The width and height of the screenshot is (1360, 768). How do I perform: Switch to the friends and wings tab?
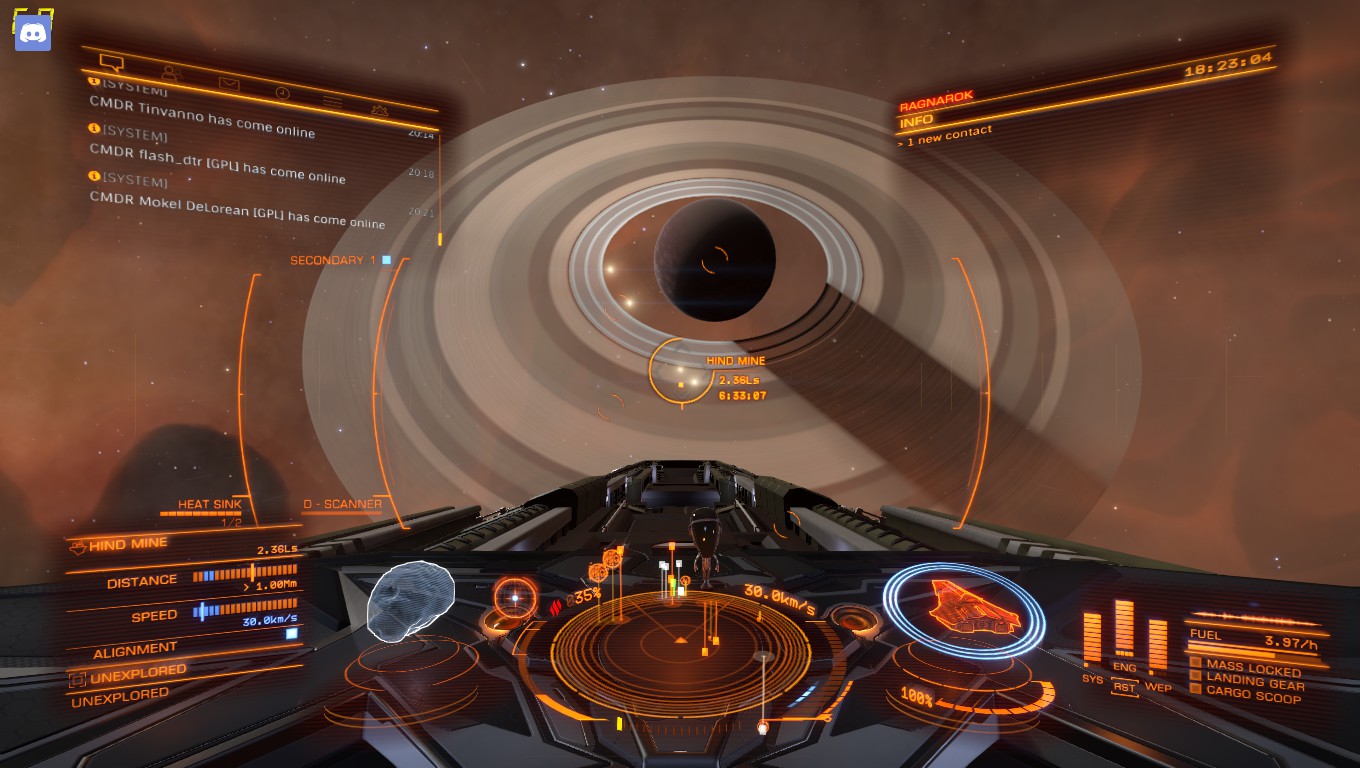[170, 73]
